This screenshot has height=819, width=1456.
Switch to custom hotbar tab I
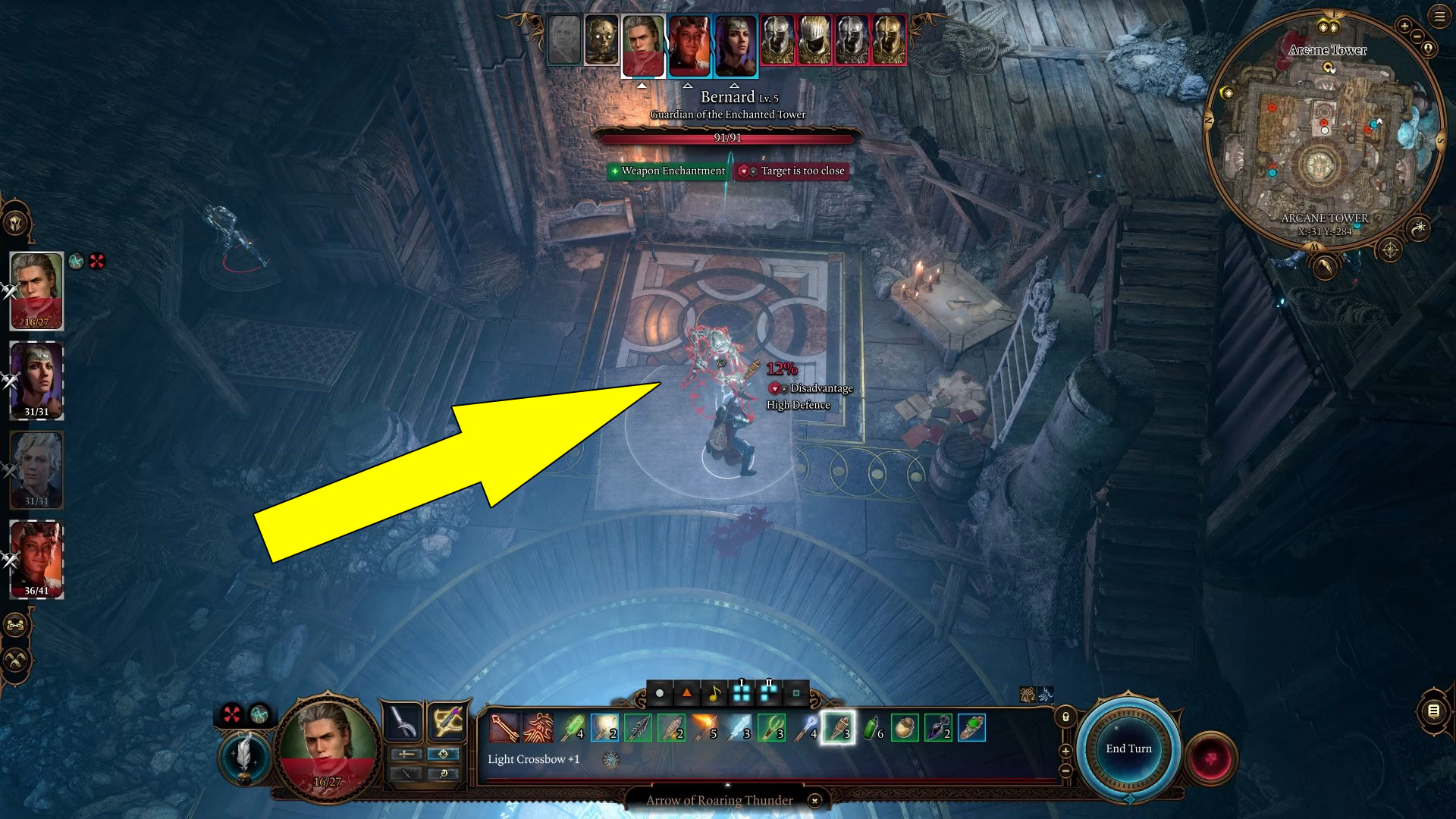click(x=741, y=692)
